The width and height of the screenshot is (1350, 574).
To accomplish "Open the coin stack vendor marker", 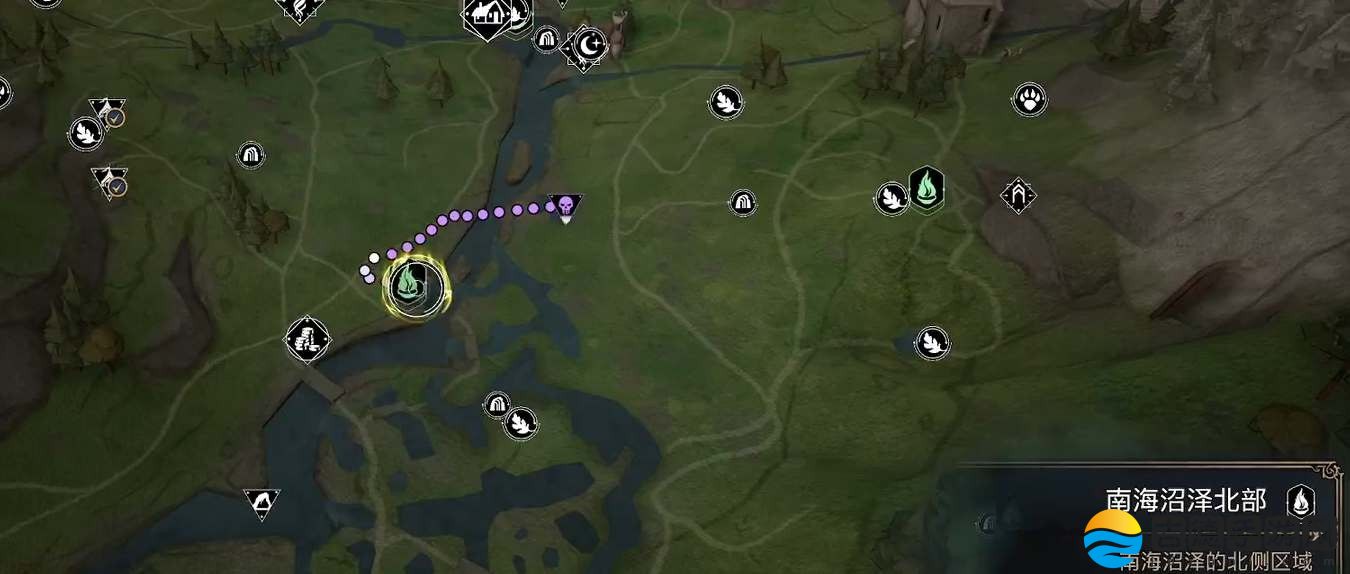I will point(308,340).
